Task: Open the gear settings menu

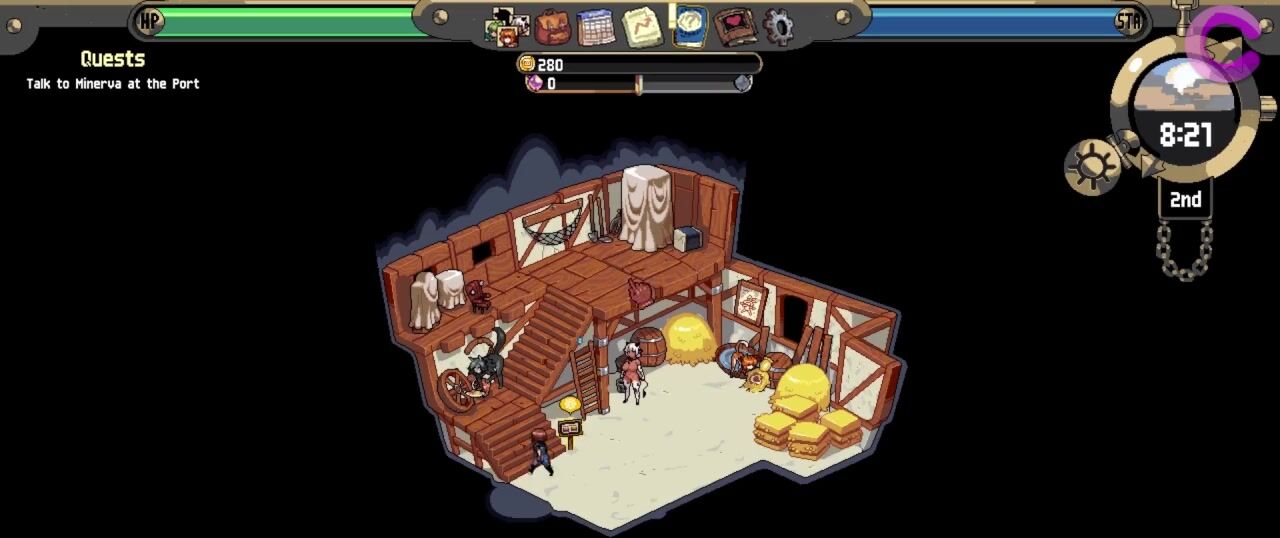Action: pos(778,26)
